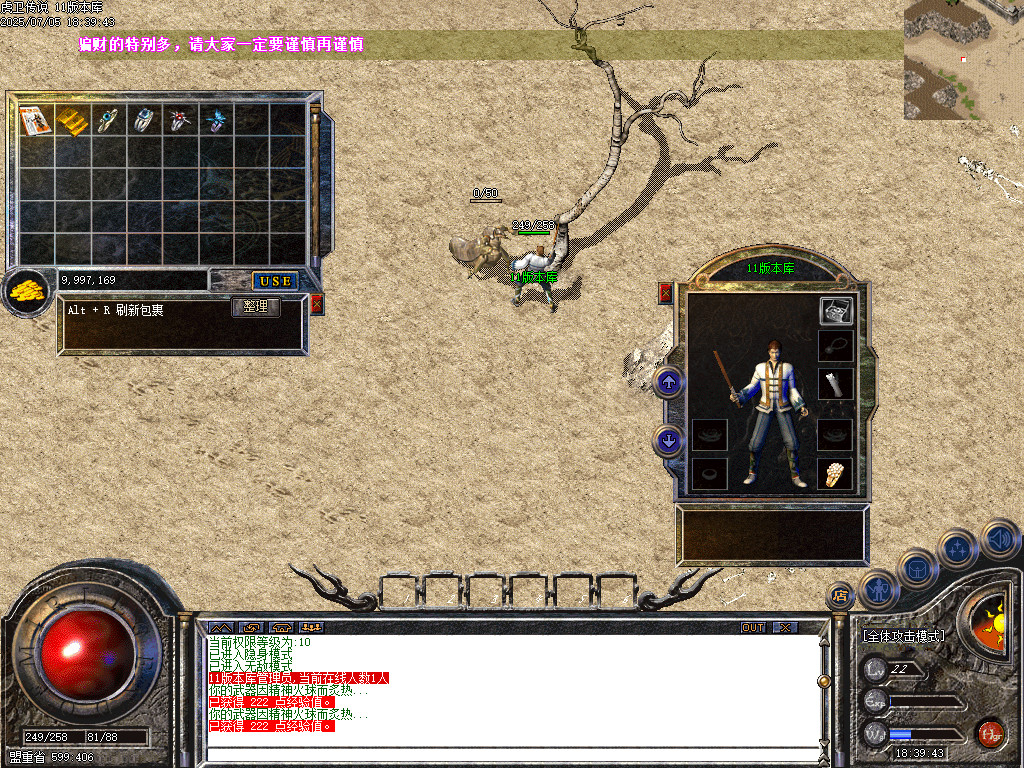Viewport: 1024px width, 768px height.
Task: Open the chest icon in the equipment panel
Action: point(836,311)
